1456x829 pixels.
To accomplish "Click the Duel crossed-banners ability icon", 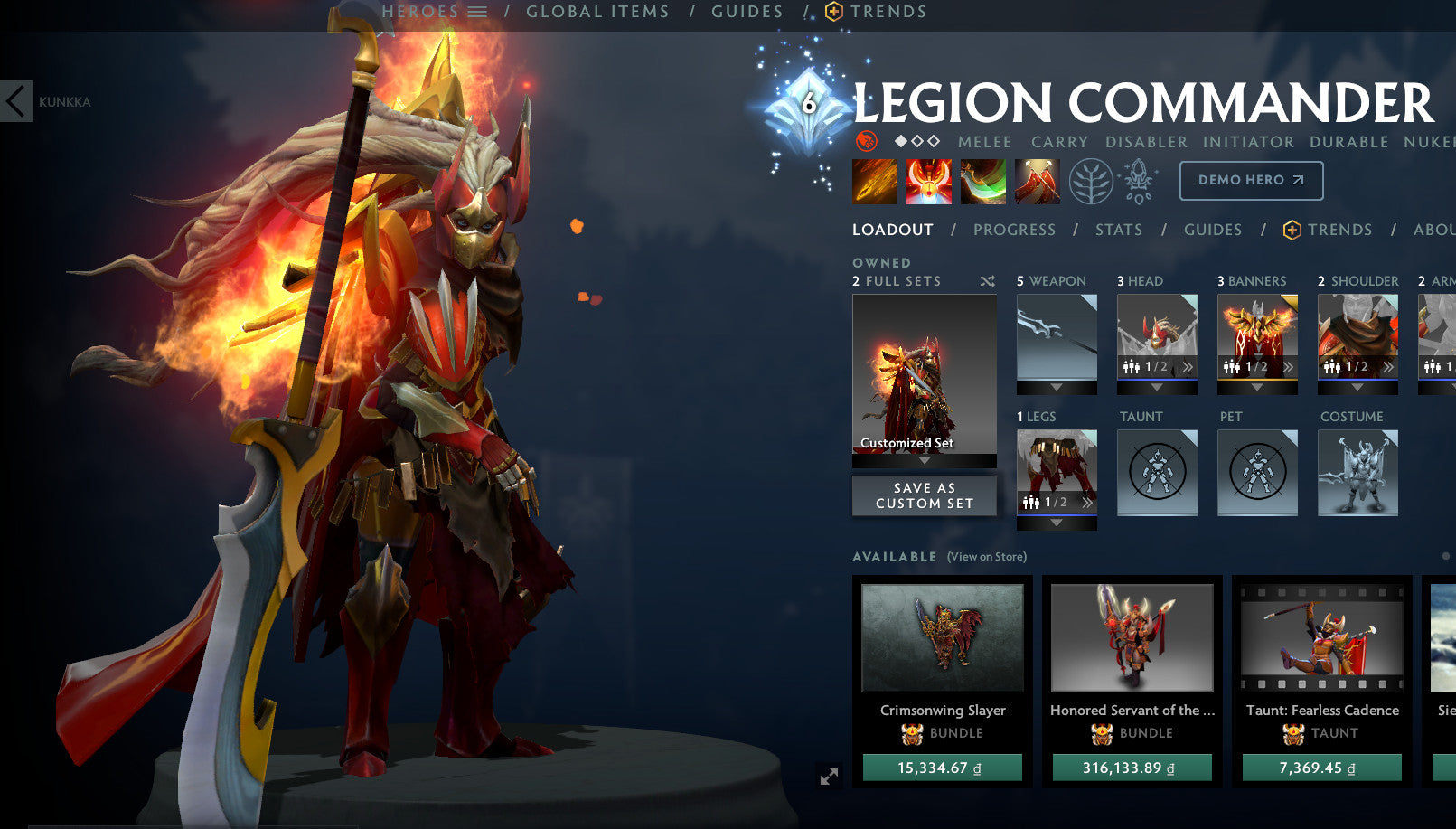I will [x=1038, y=181].
